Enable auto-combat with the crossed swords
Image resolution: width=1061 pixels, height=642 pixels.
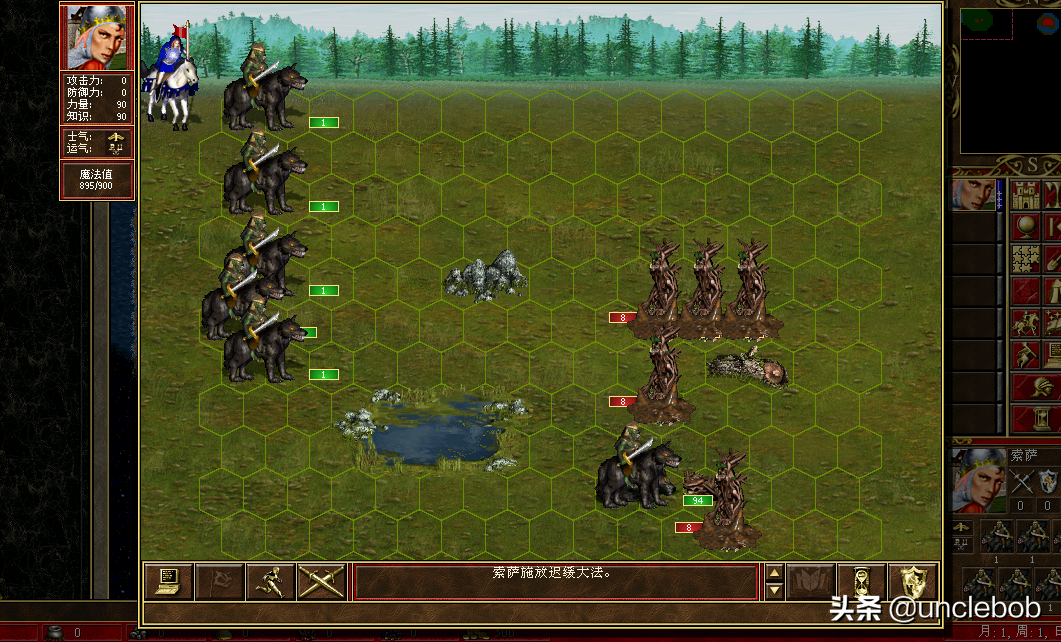321,582
